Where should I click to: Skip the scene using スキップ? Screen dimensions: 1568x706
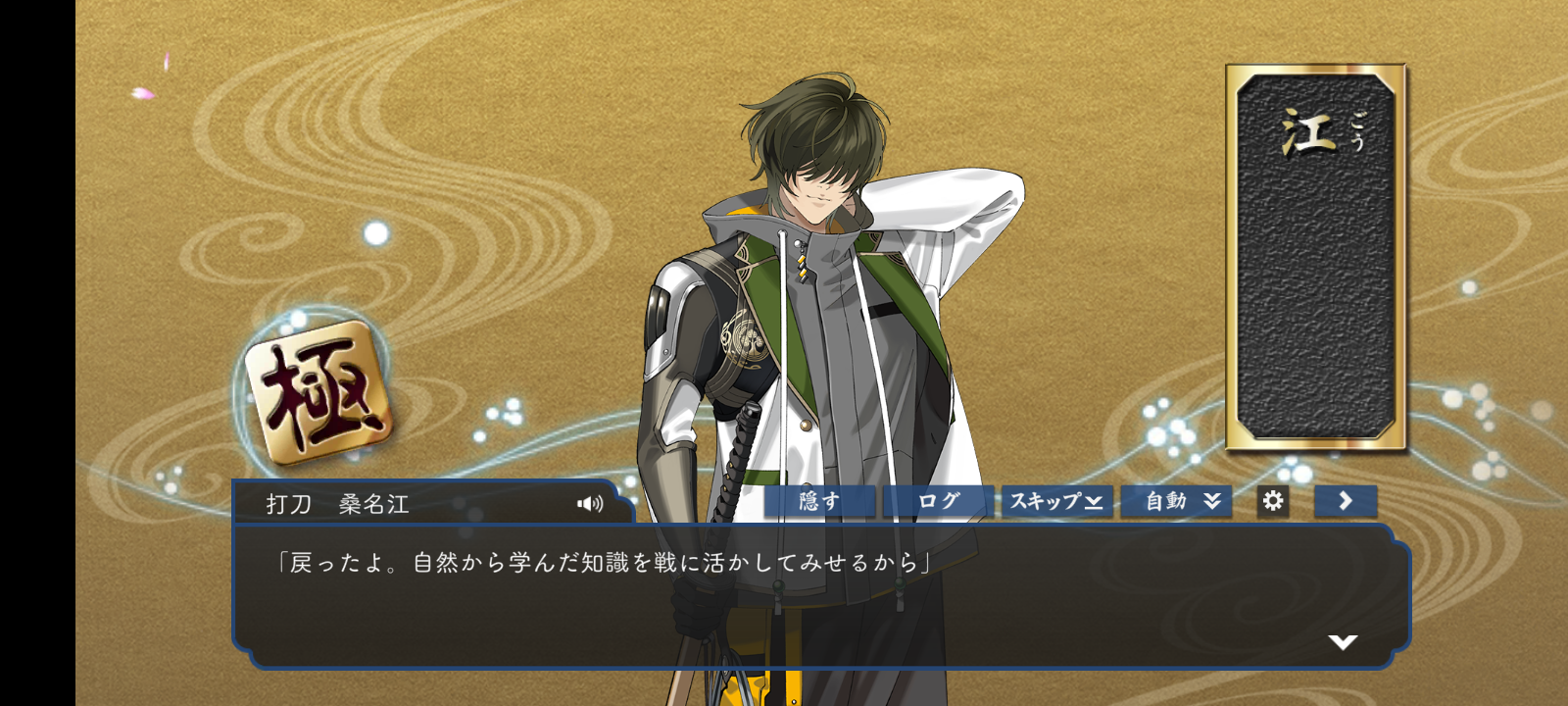1056,501
